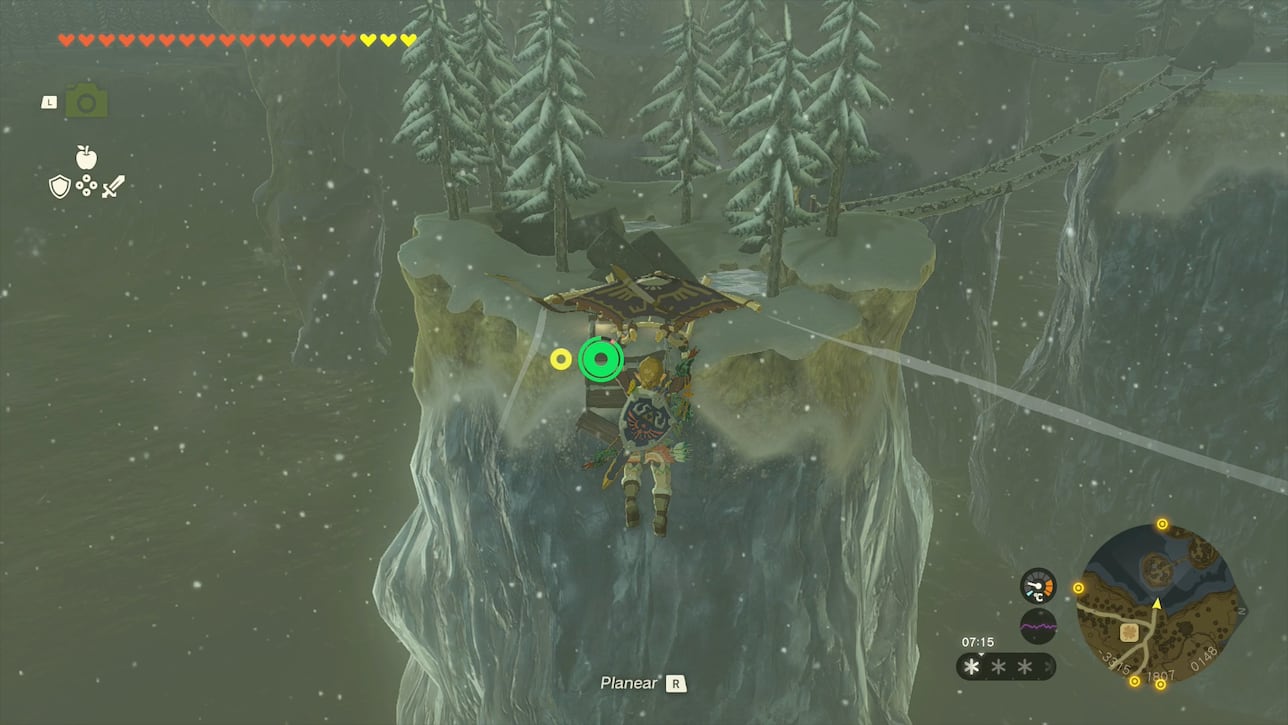Click the shield defense buff icon
Viewport: 1288px width, 725px height.
pyautogui.click(x=59, y=186)
